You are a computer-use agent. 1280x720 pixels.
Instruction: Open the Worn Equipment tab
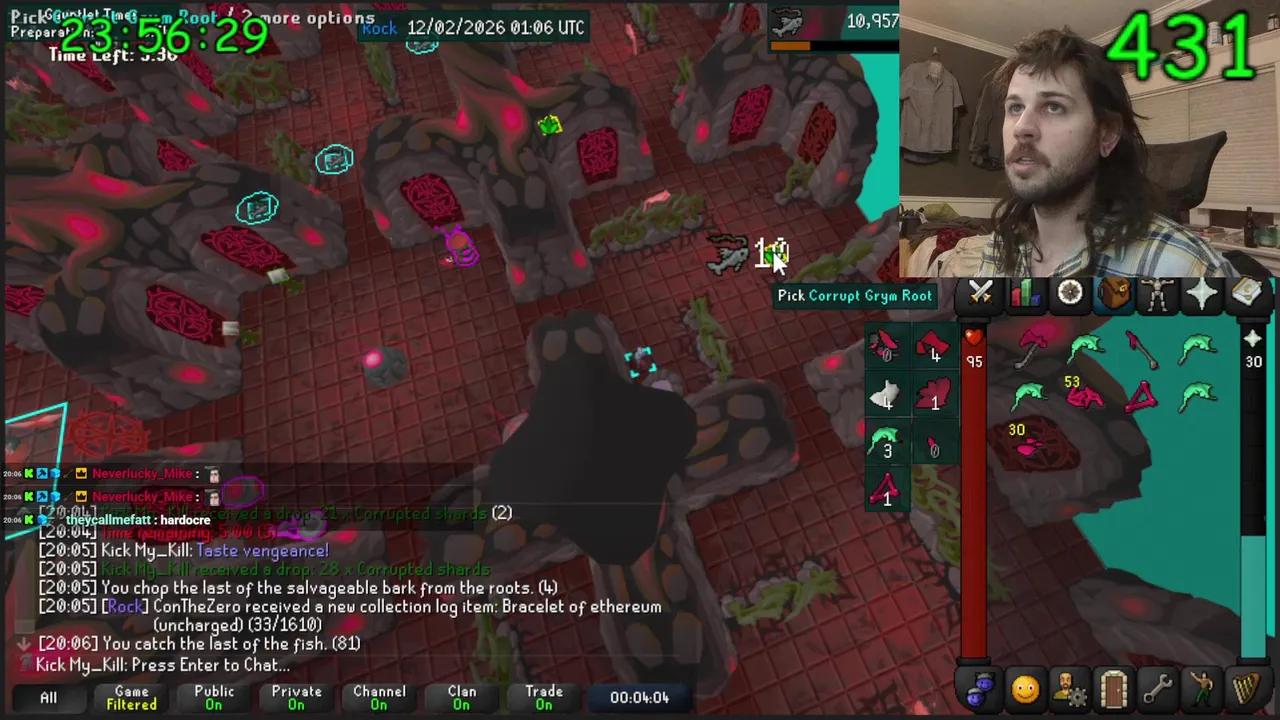pyautogui.click(x=1157, y=292)
